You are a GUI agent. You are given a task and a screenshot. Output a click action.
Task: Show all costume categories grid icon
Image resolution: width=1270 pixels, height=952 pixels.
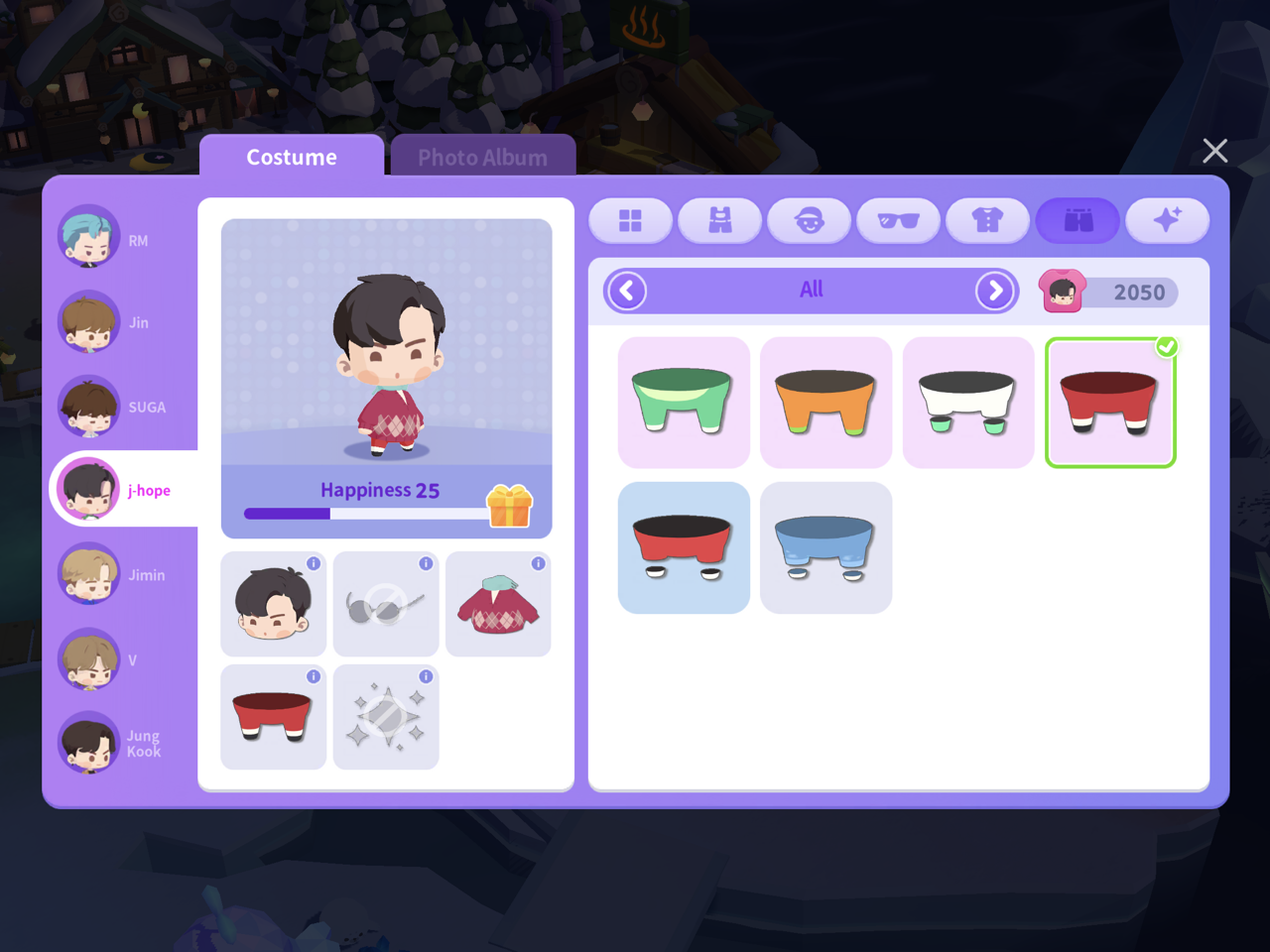(x=630, y=220)
